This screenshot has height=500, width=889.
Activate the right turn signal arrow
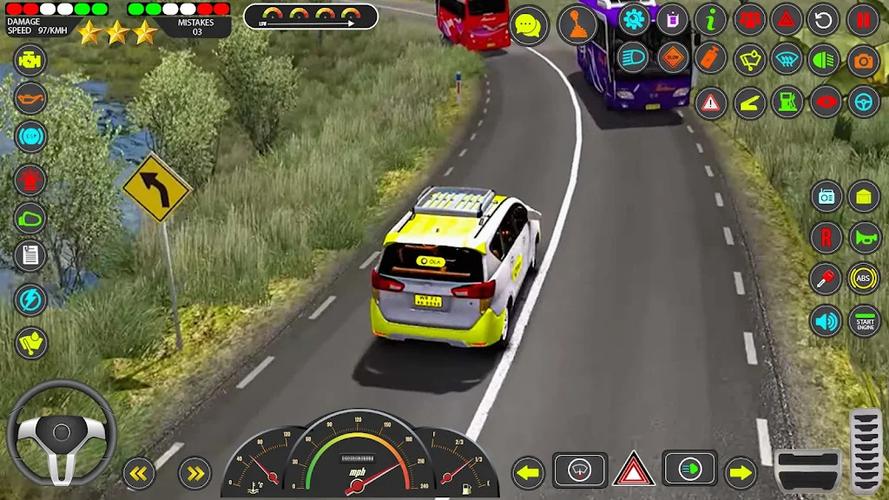740,471
